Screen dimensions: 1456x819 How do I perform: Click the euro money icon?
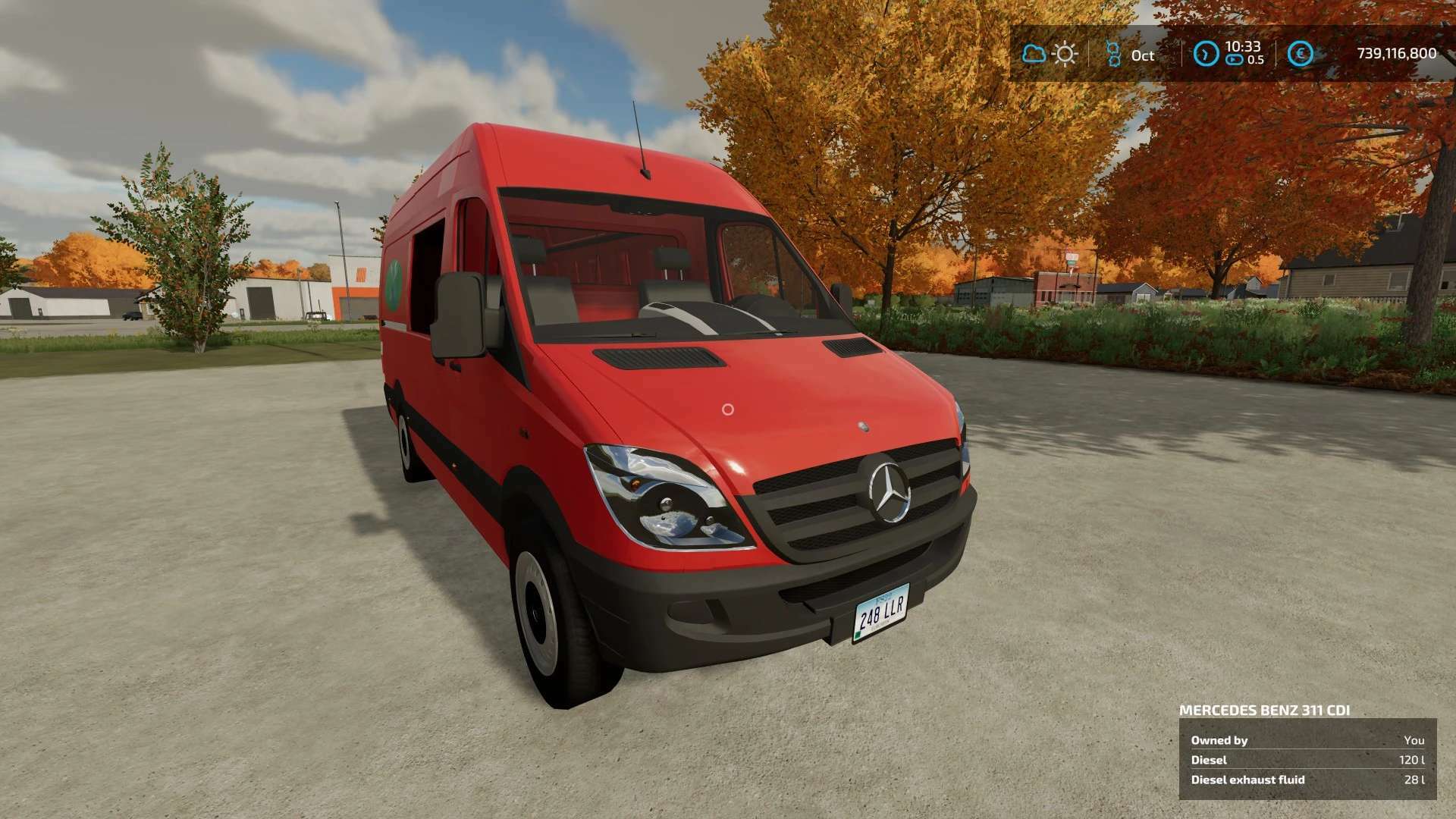click(1301, 54)
